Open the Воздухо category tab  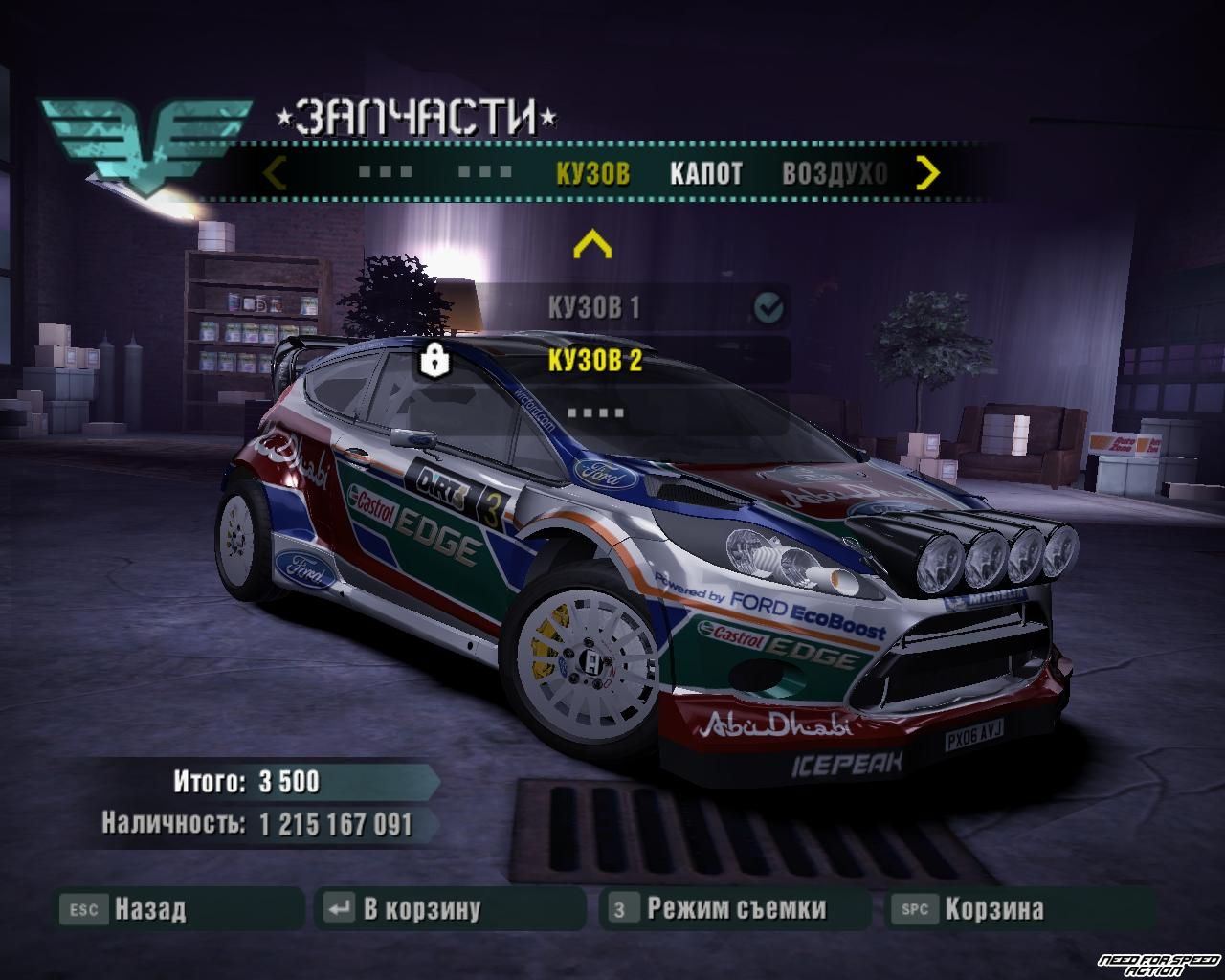pyautogui.click(x=834, y=173)
